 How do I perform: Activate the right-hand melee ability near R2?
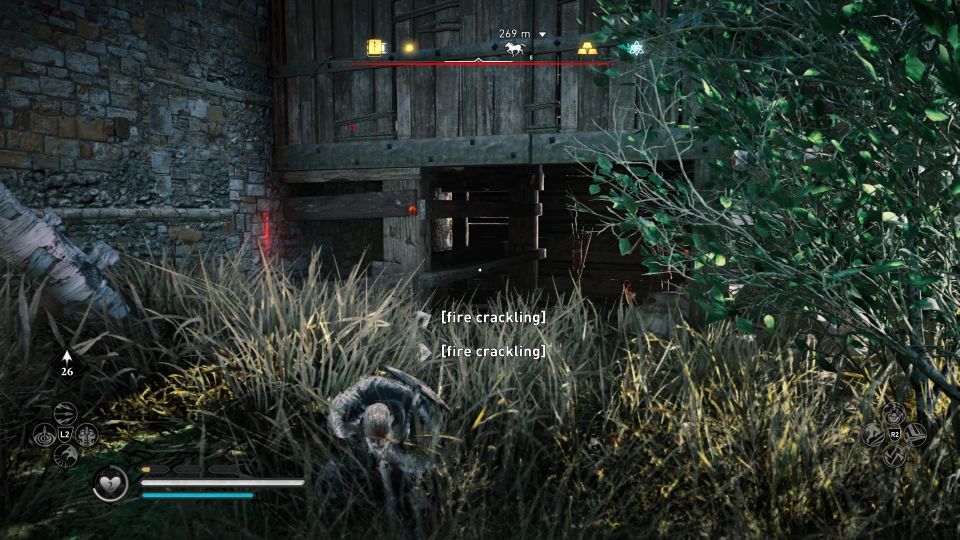916,435
